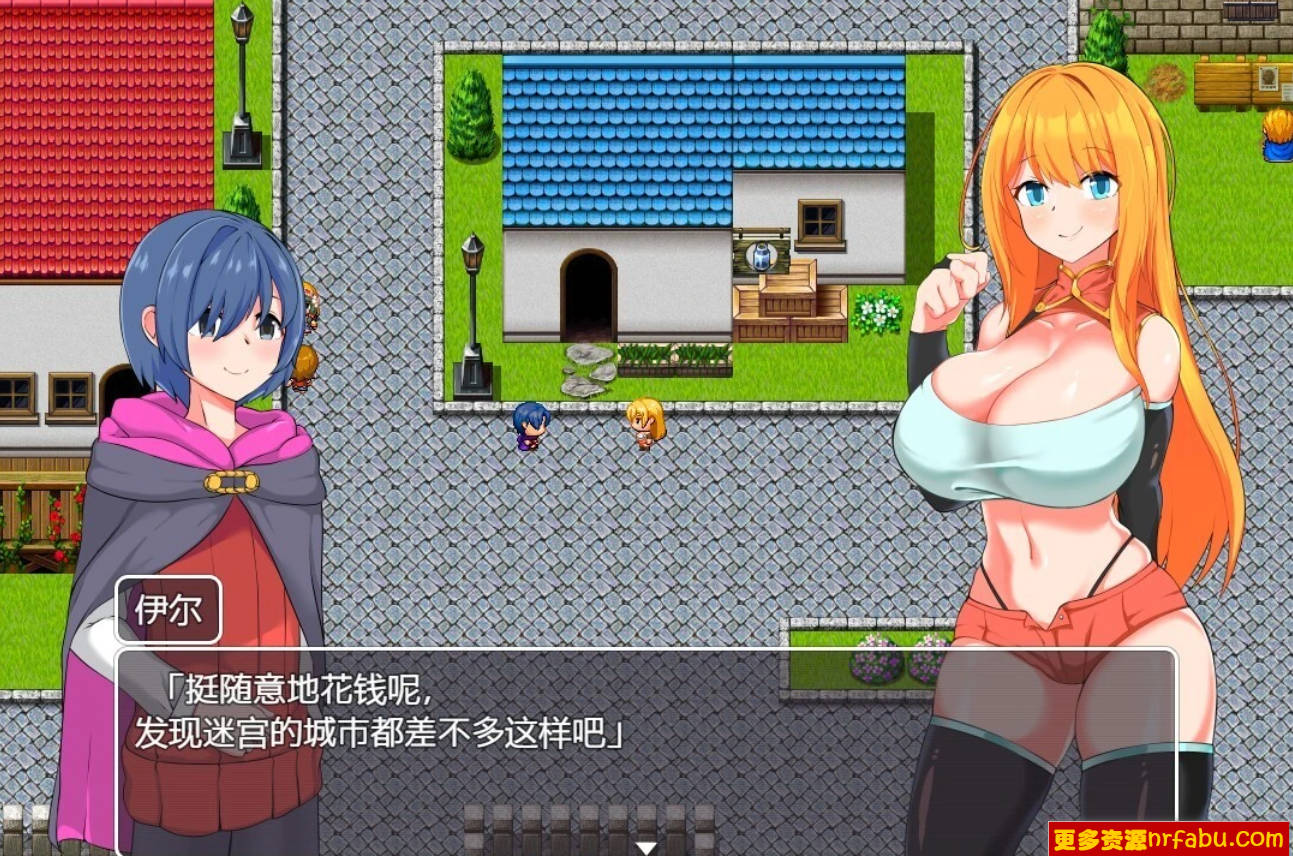Image resolution: width=1293 pixels, height=856 pixels.
Task: Select the blonde child NPC sprite
Action: pos(643,425)
